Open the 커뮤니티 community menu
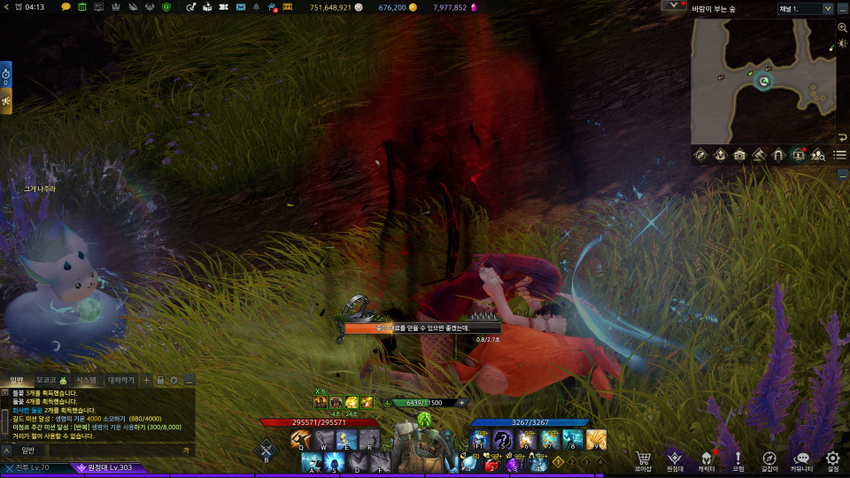 (801, 461)
